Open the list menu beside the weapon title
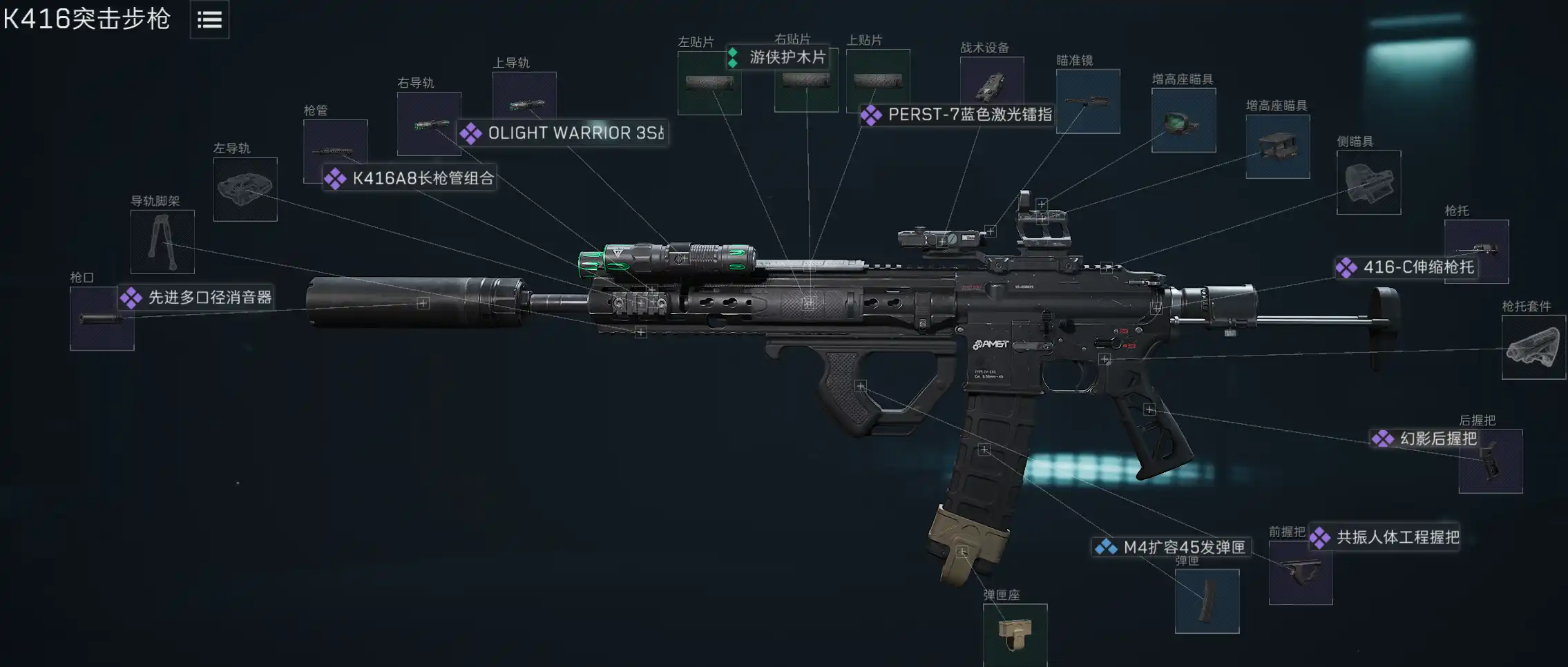Viewport: 1568px width, 667px height. (209, 20)
